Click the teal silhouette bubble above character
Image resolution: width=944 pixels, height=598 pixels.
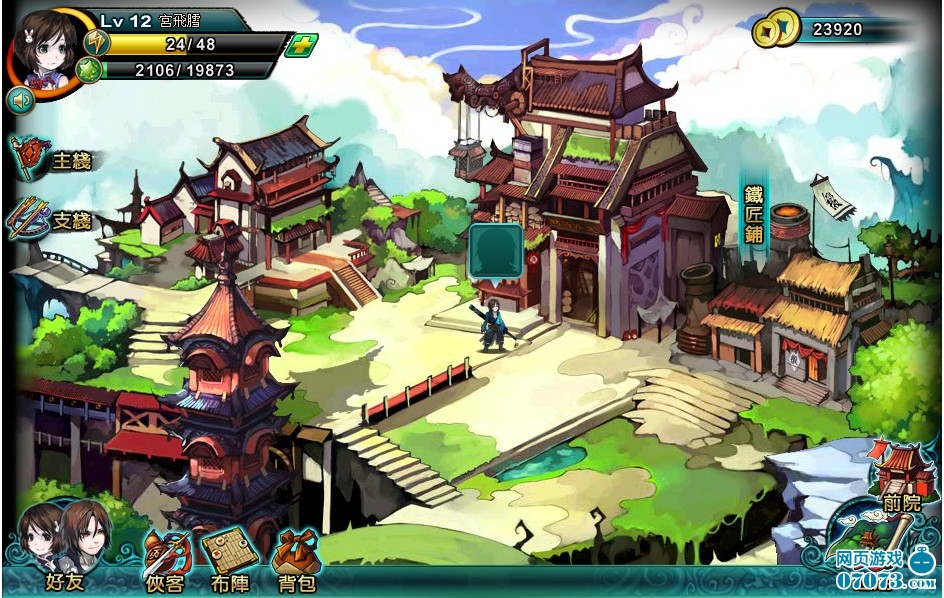click(495, 252)
